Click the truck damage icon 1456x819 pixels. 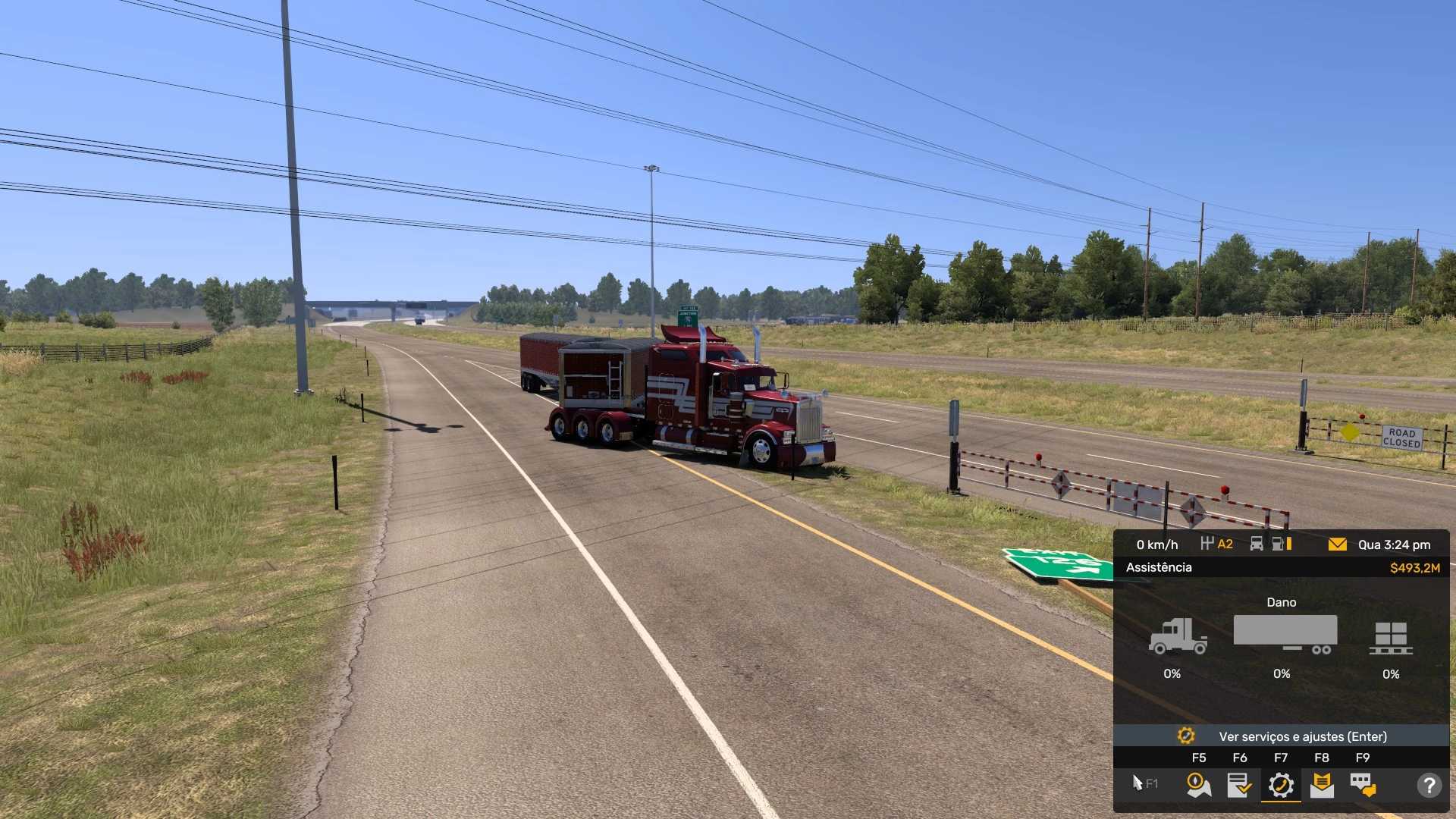[x=1177, y=635]
